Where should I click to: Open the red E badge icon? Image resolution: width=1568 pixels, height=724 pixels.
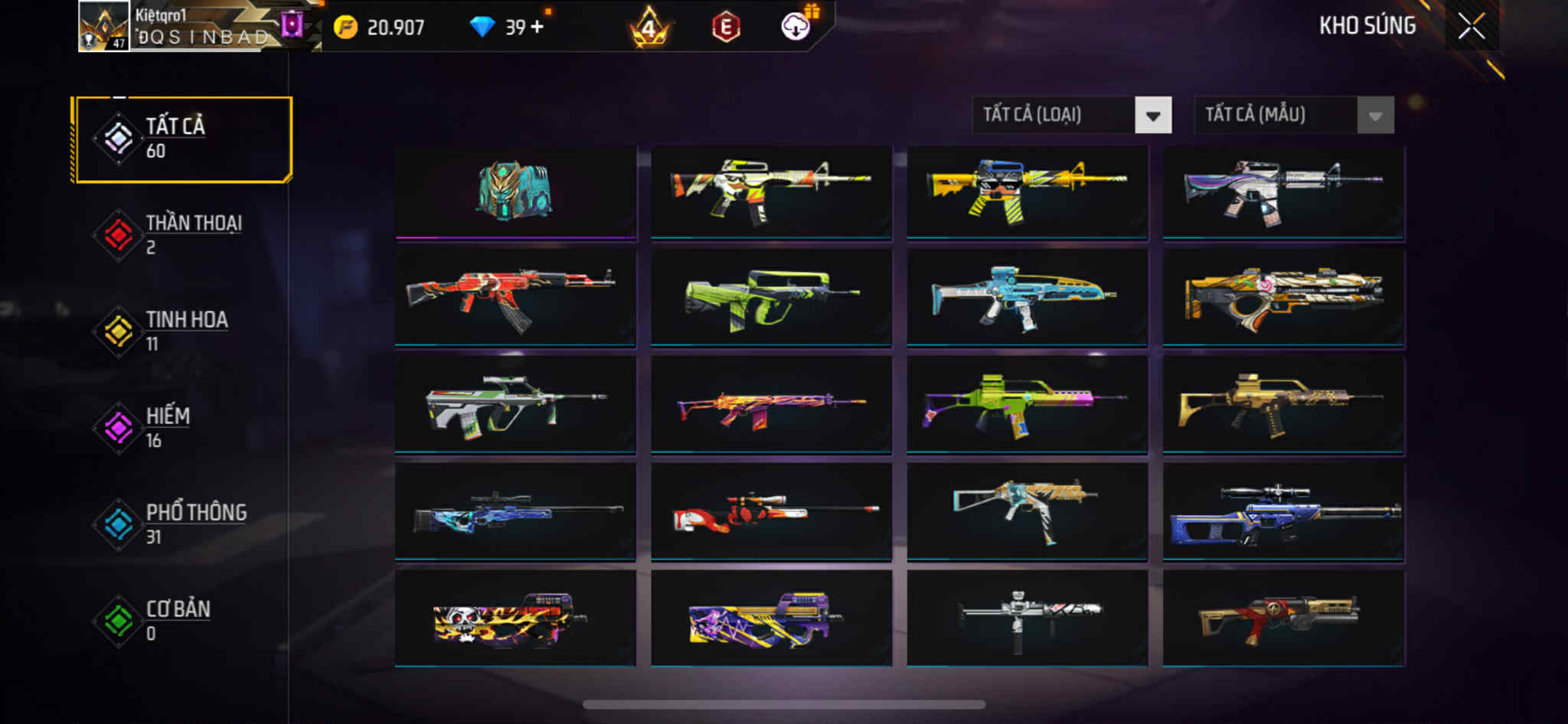pyautogui.click(x=725, y=28)
